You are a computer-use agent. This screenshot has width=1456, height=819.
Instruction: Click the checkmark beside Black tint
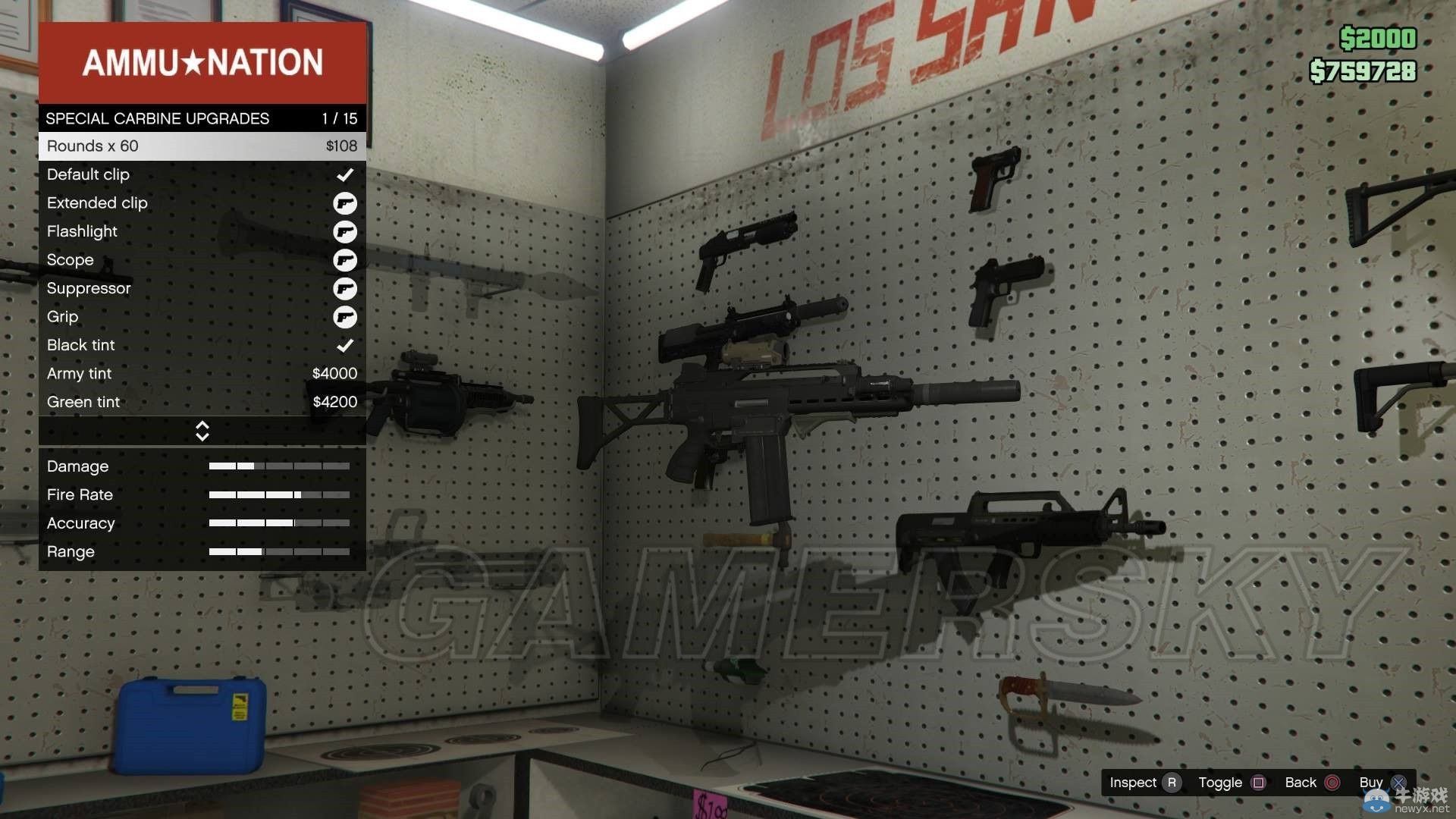pos(347,345)
